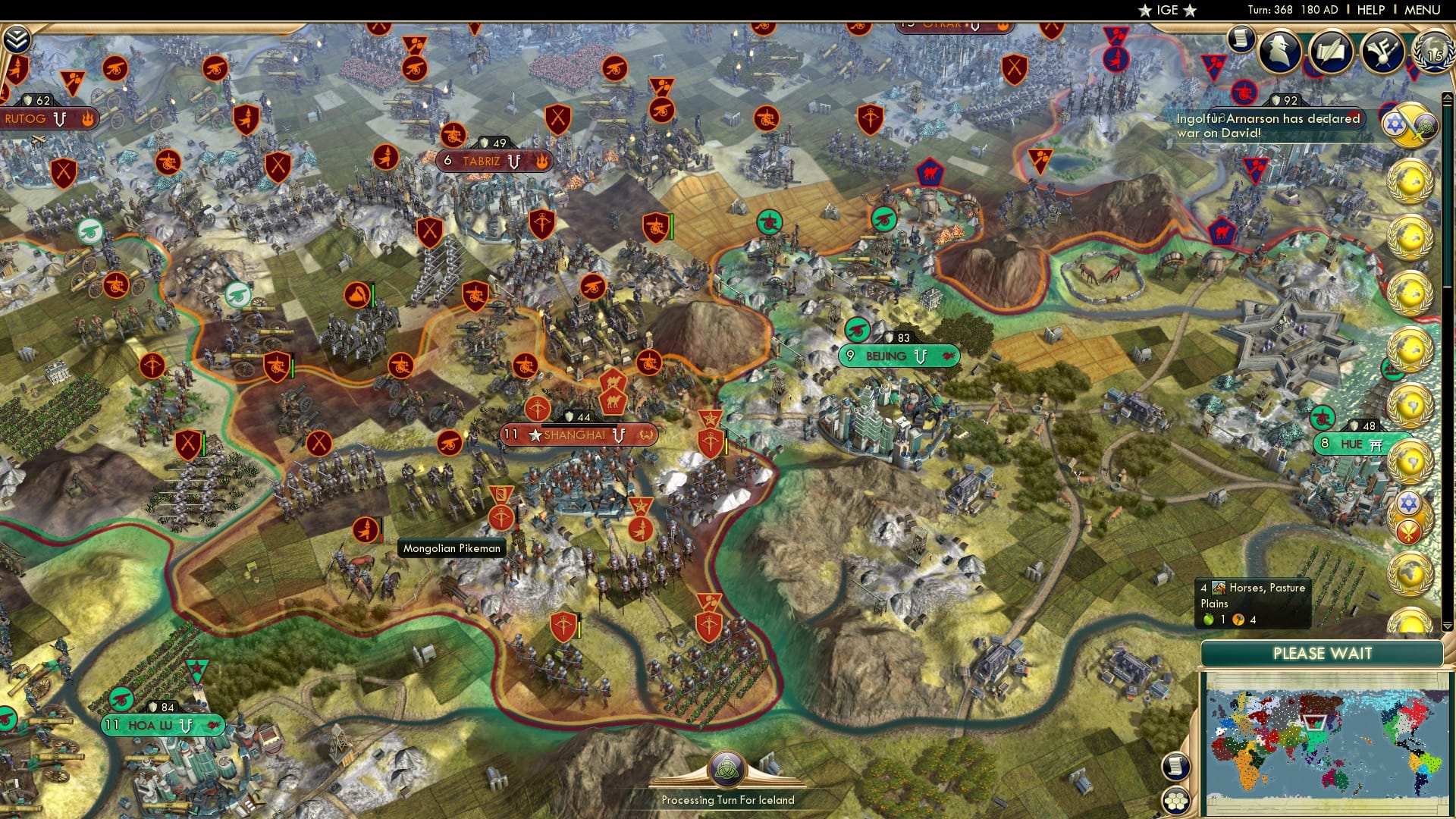Image resolution: width=1456 pixels, height=819 pixels.
Task: Click the IGE star button at top center
Action: tap(1166, 10)
